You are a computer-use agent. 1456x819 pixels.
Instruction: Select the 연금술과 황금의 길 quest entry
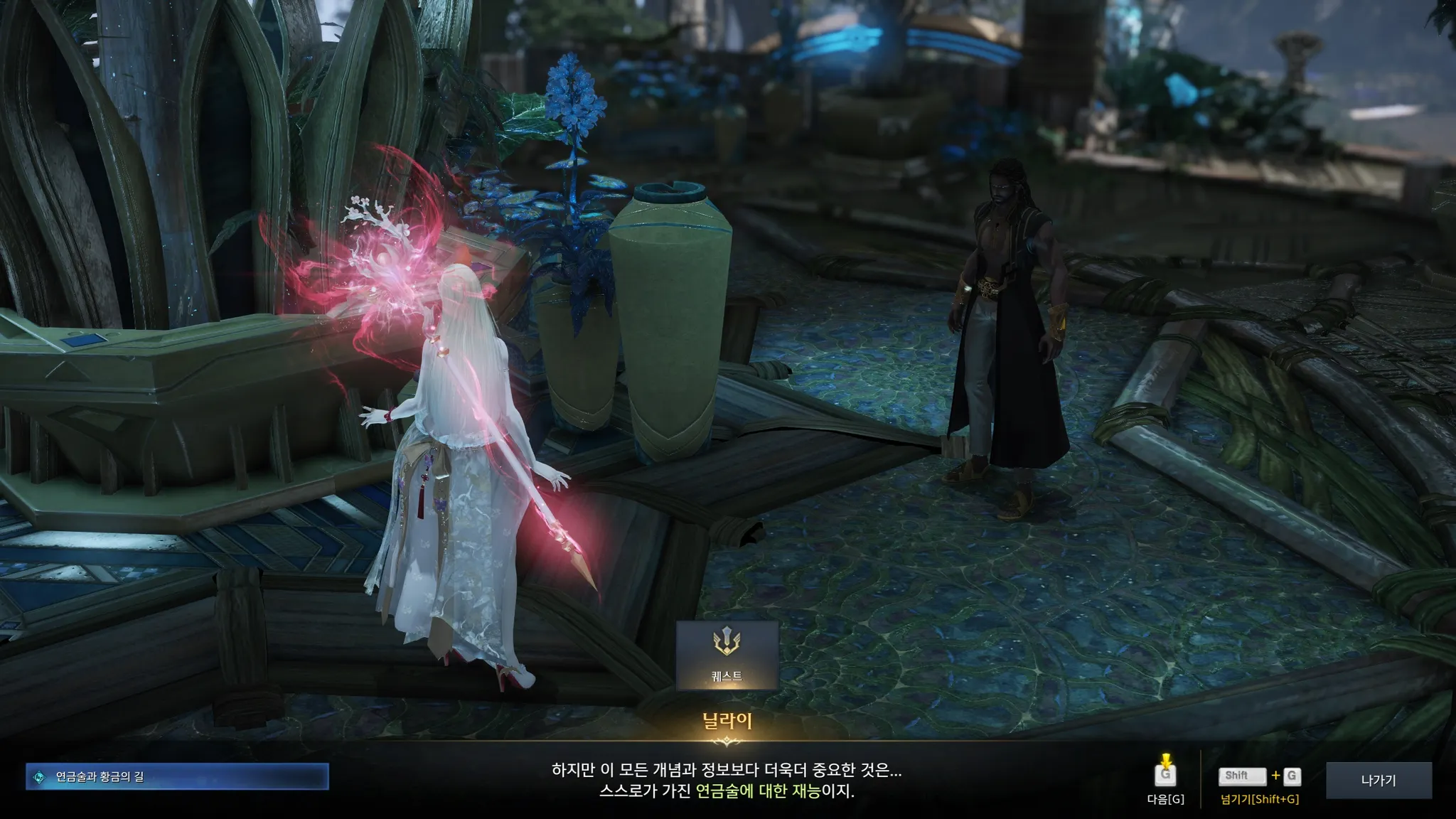point(177,777)
